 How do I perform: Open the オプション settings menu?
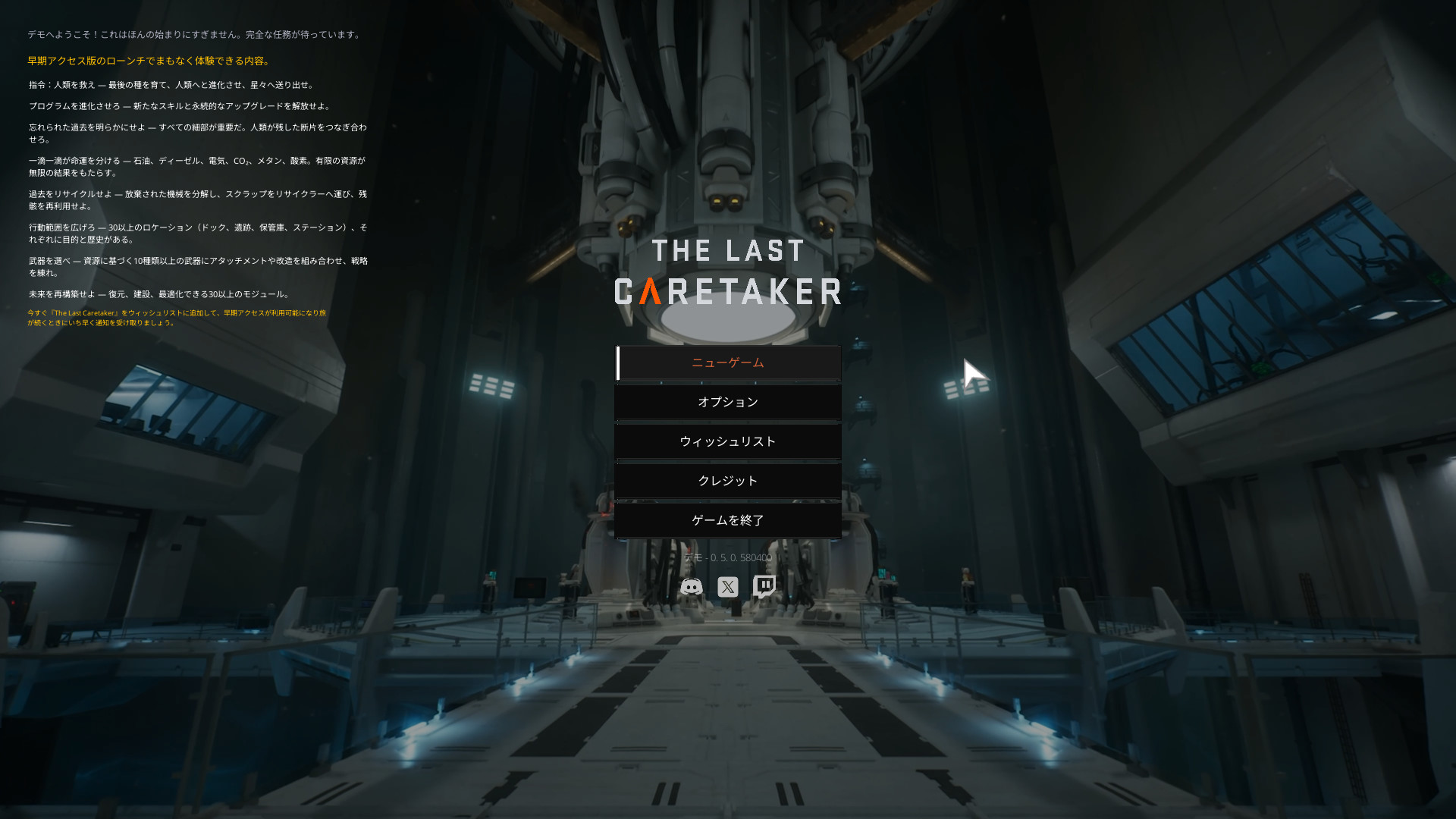728,403
